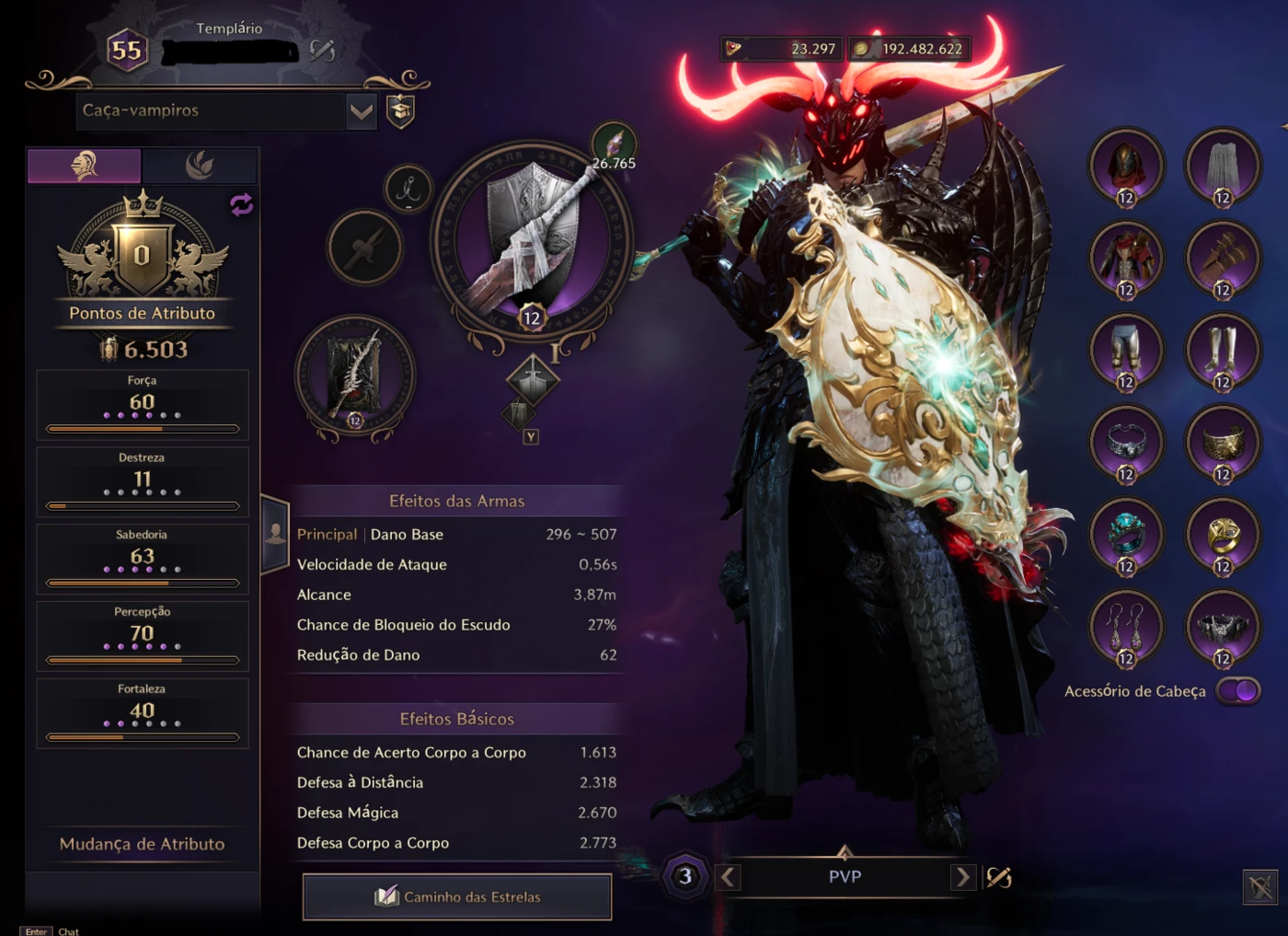
Task: Choose the main sword and shield weapon slot
Action: click(532, 241)
